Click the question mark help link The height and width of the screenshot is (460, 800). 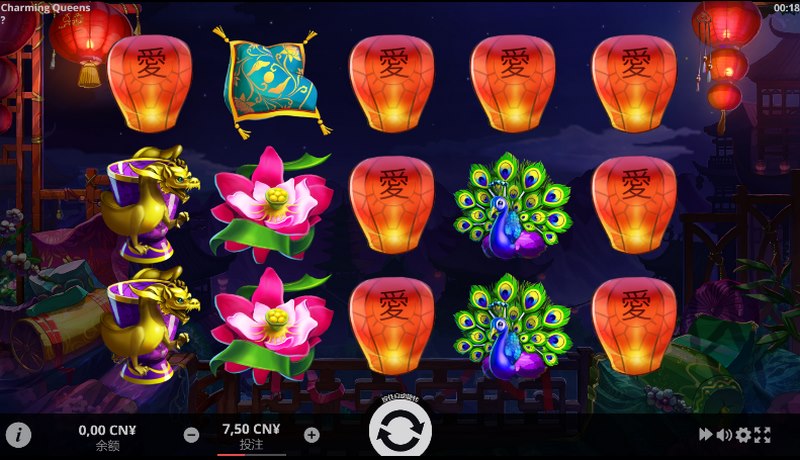point(4,19)
